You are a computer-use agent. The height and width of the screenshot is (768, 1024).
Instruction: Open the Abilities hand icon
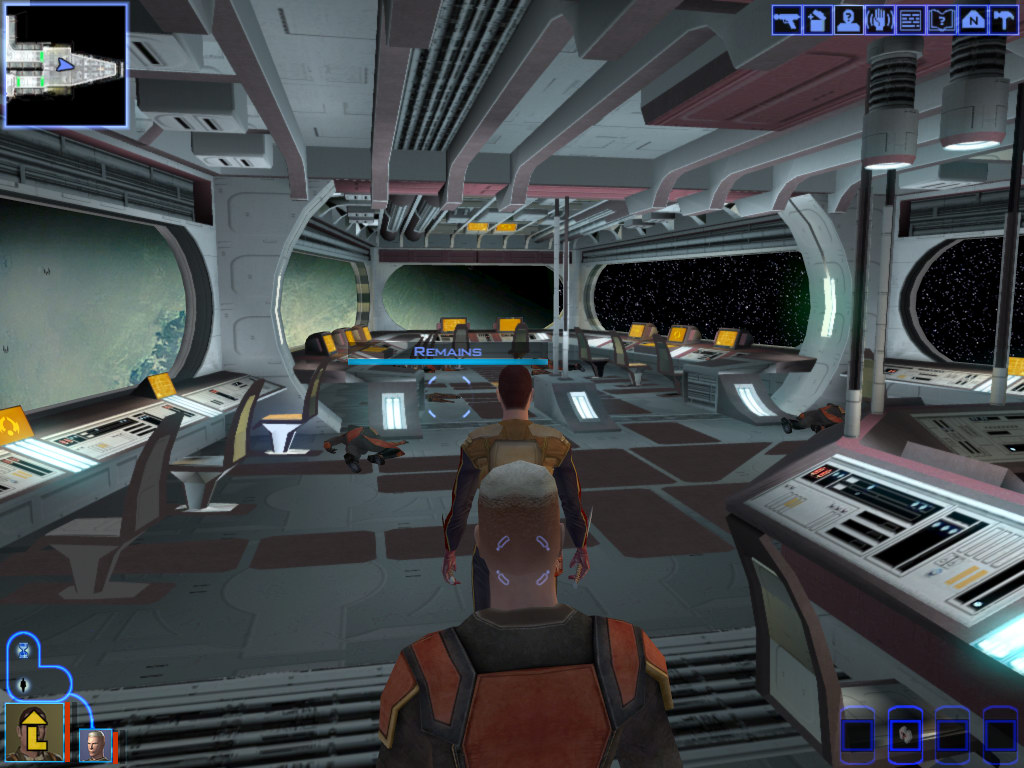coord(879,20)
